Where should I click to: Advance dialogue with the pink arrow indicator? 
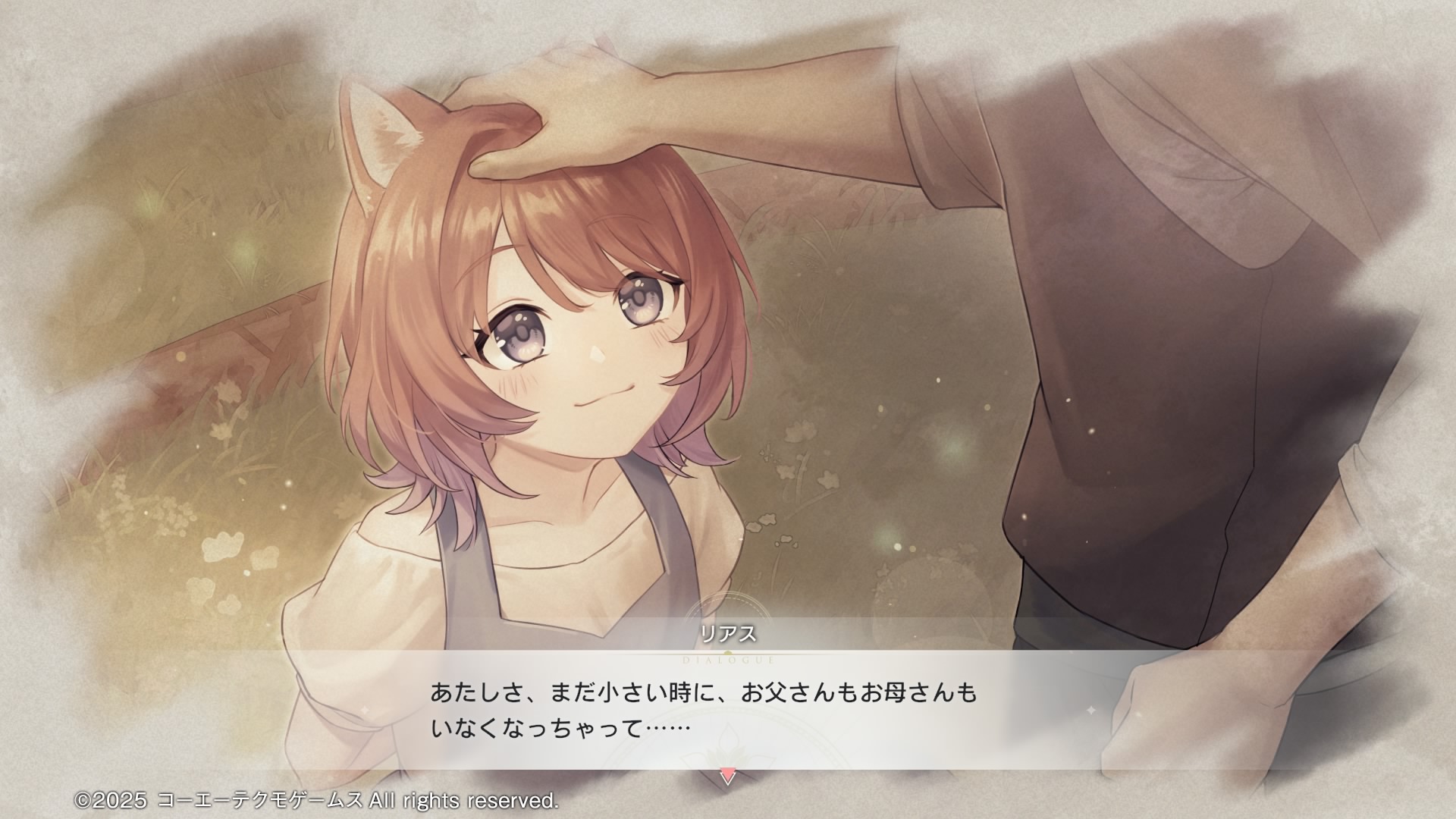(x=727, y=777)
